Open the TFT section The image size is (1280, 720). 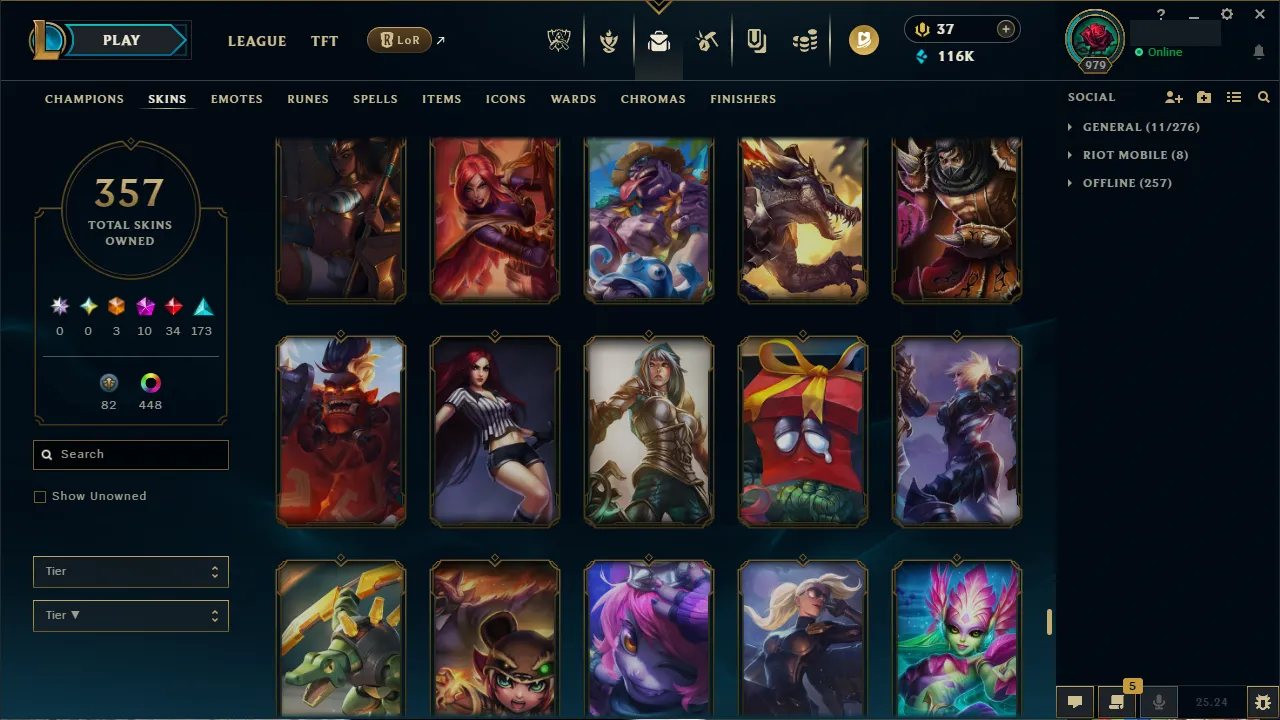pyautogui.click(x=324, y=41)
